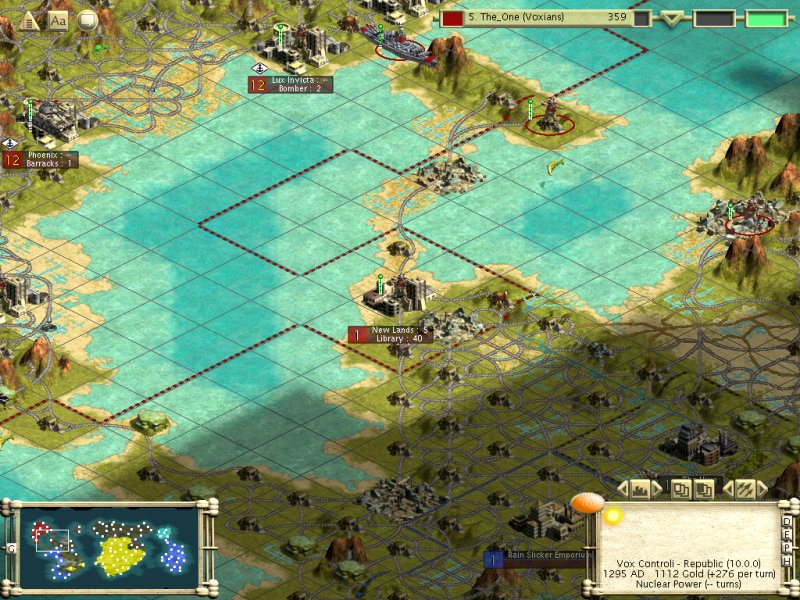
Task: Click the crossed-arrows unit button
Action: click(745, 489)
